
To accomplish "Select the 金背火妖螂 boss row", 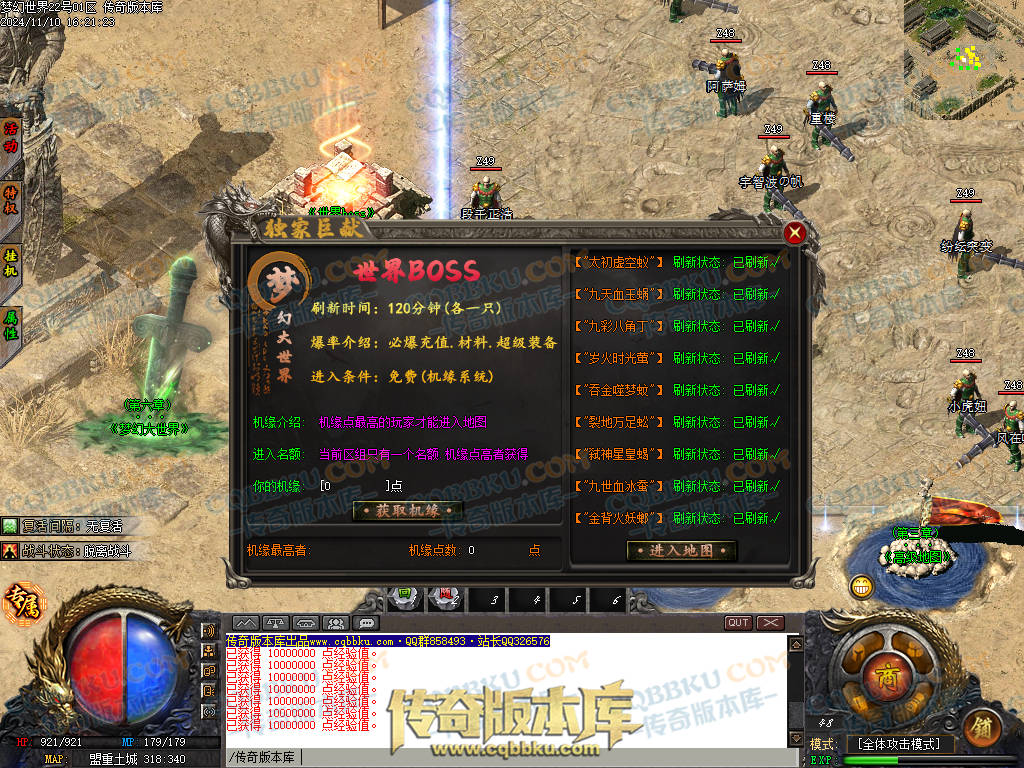I will [620, 518].
